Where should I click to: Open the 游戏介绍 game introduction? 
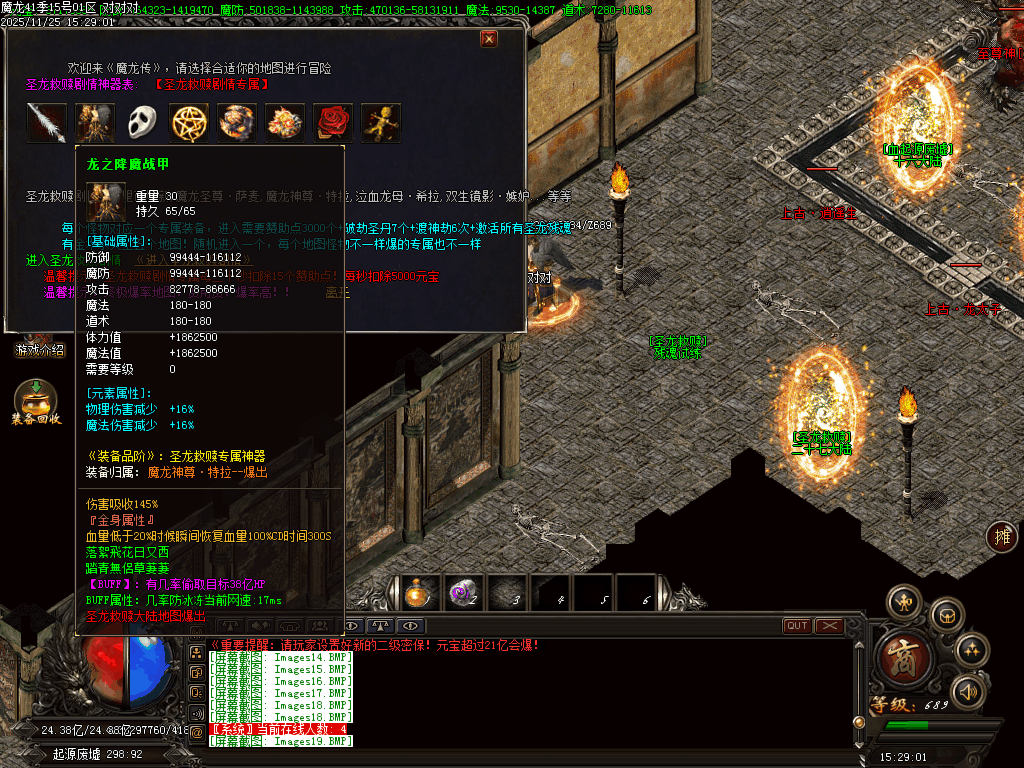coord(40,350)
